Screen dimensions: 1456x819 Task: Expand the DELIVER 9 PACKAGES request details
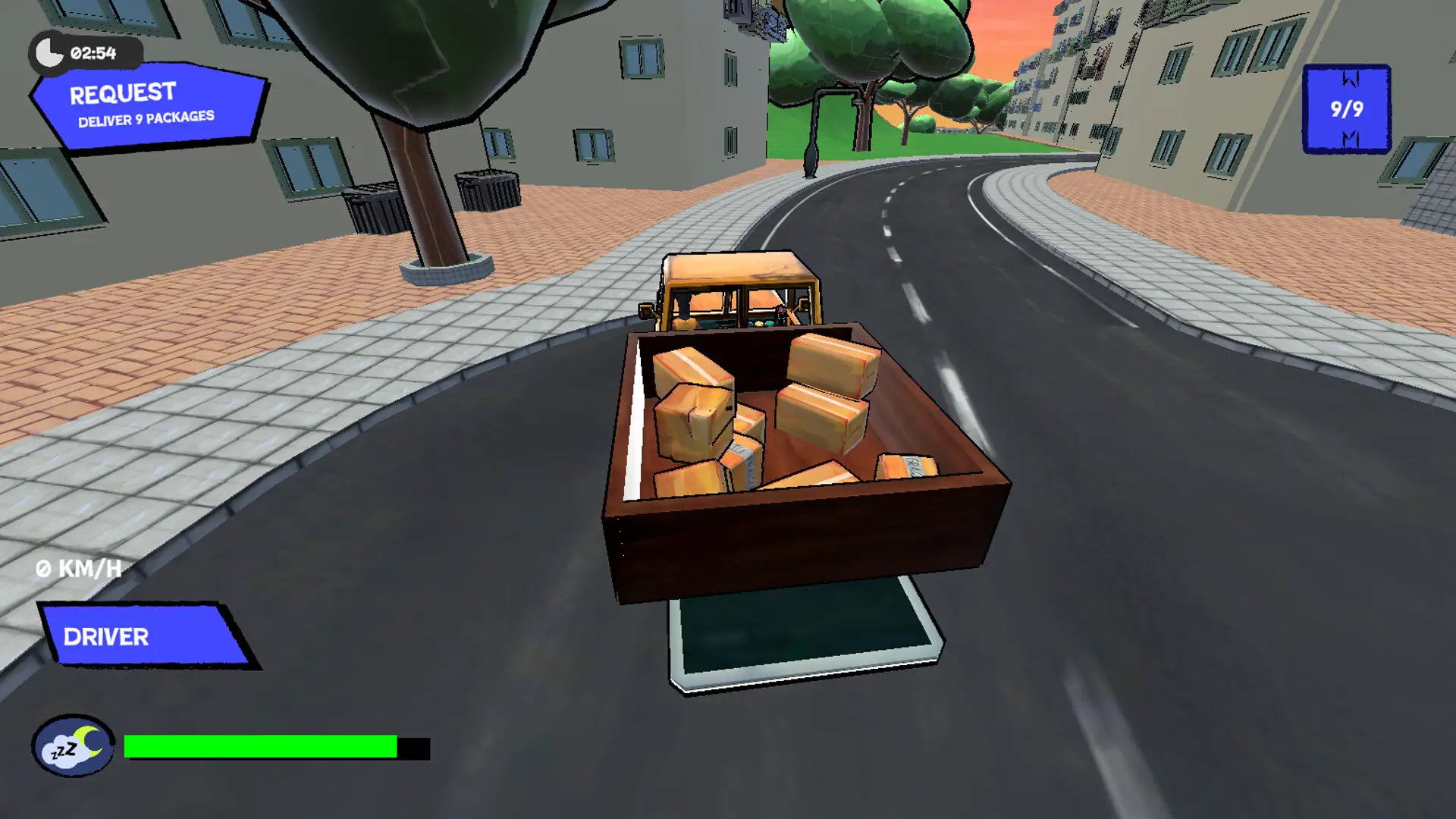point(144,116)
